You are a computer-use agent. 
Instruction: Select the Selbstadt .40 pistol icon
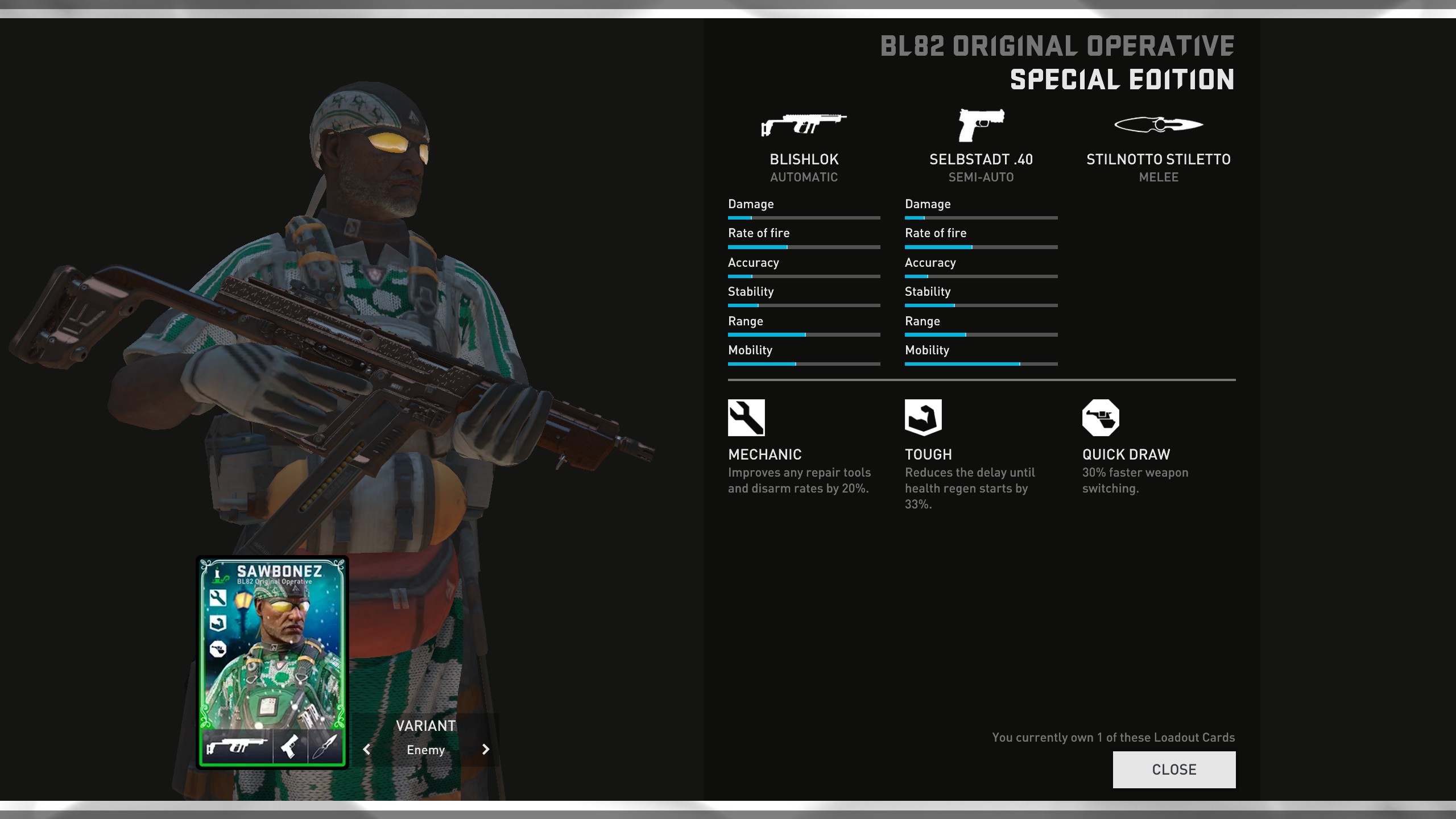click(981, 125)
